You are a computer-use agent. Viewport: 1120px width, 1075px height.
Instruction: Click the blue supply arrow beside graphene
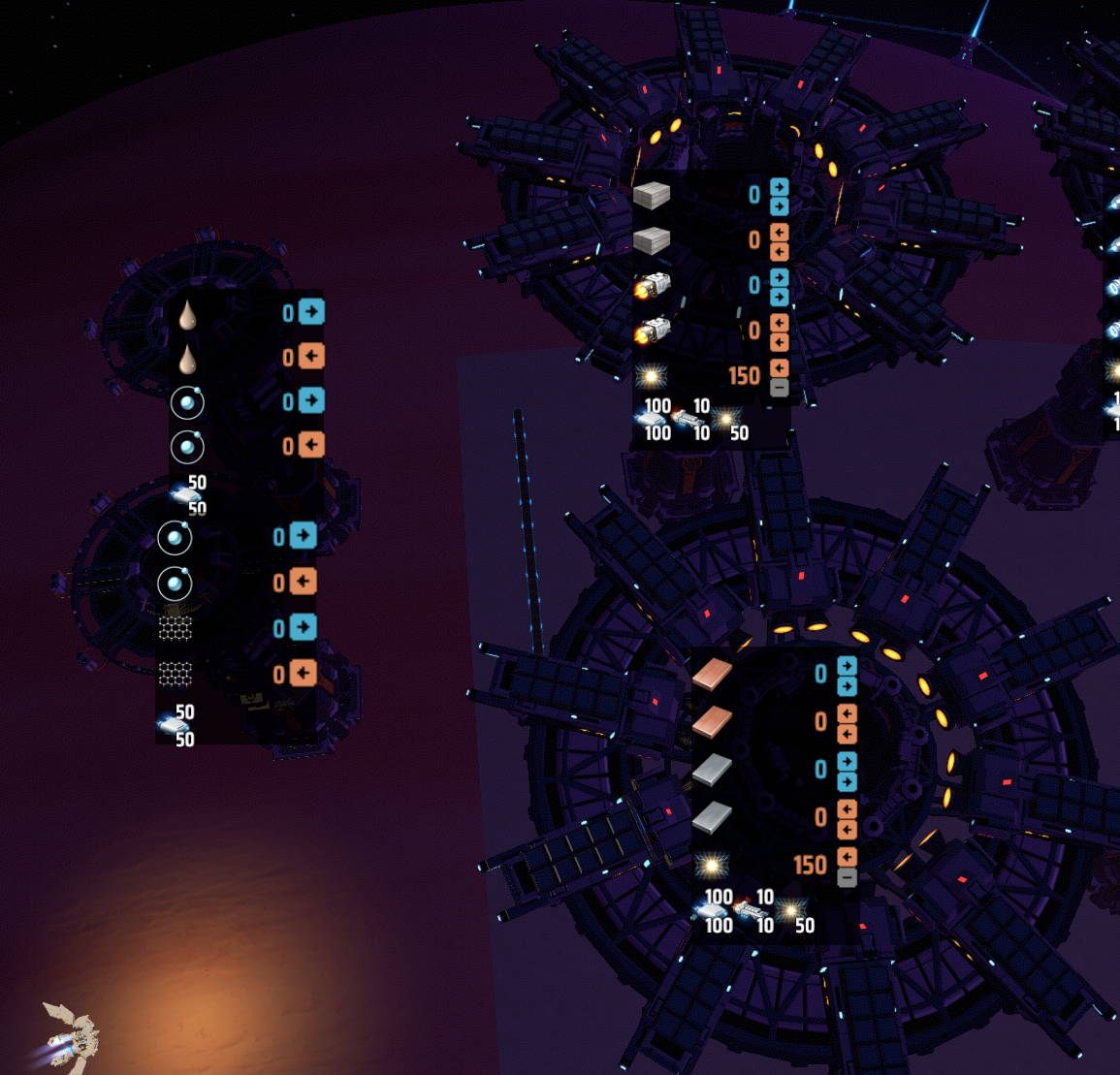pos(303,627)
